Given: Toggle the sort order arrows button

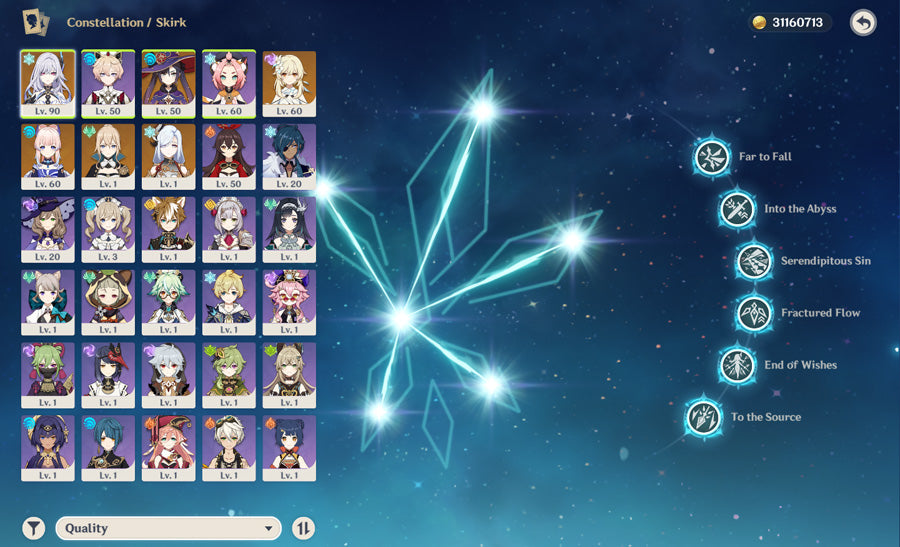Looking at the screenshot, I should click(303, 528).
